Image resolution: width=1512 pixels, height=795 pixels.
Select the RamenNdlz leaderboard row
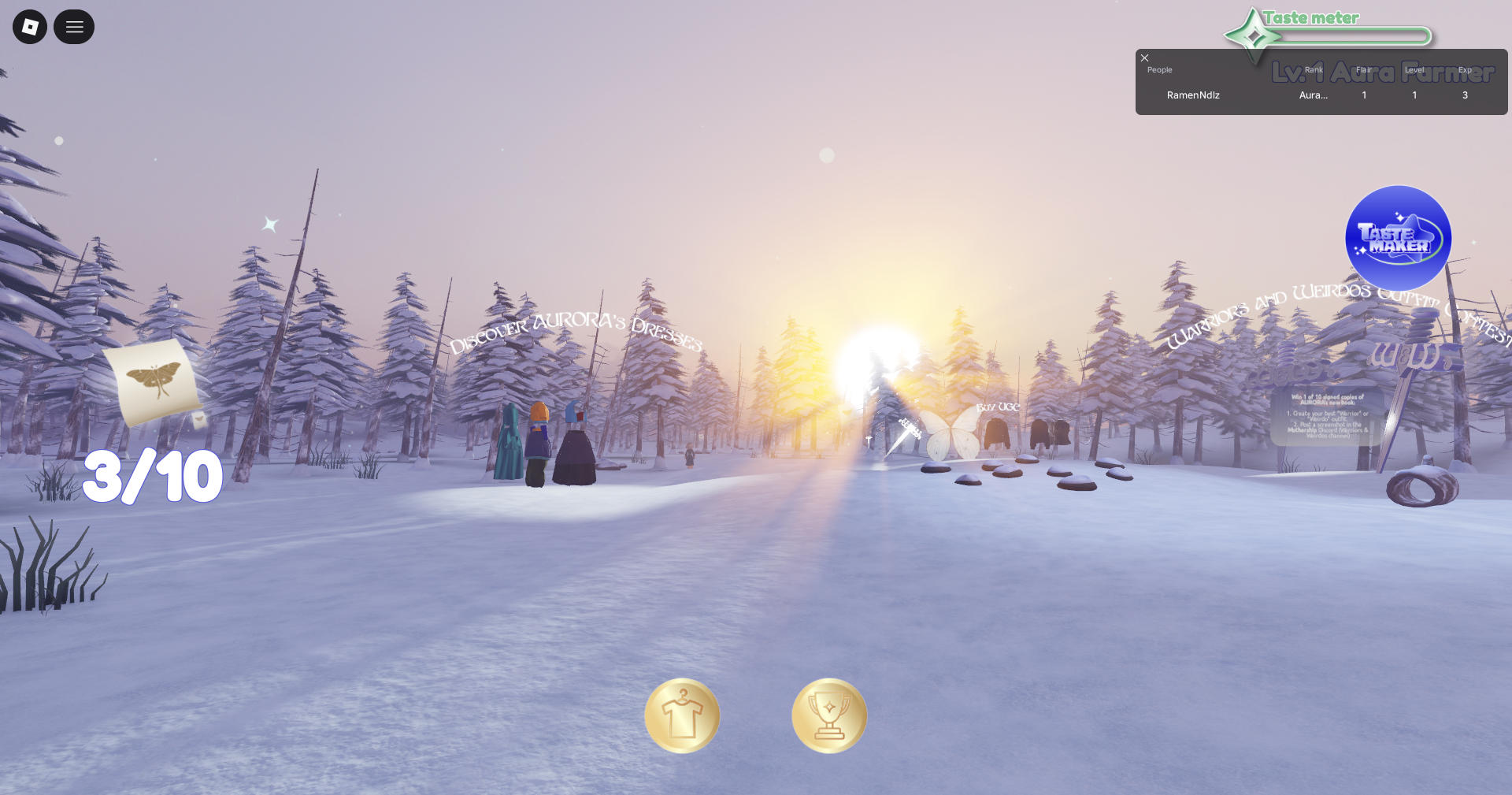(1193, 95)
